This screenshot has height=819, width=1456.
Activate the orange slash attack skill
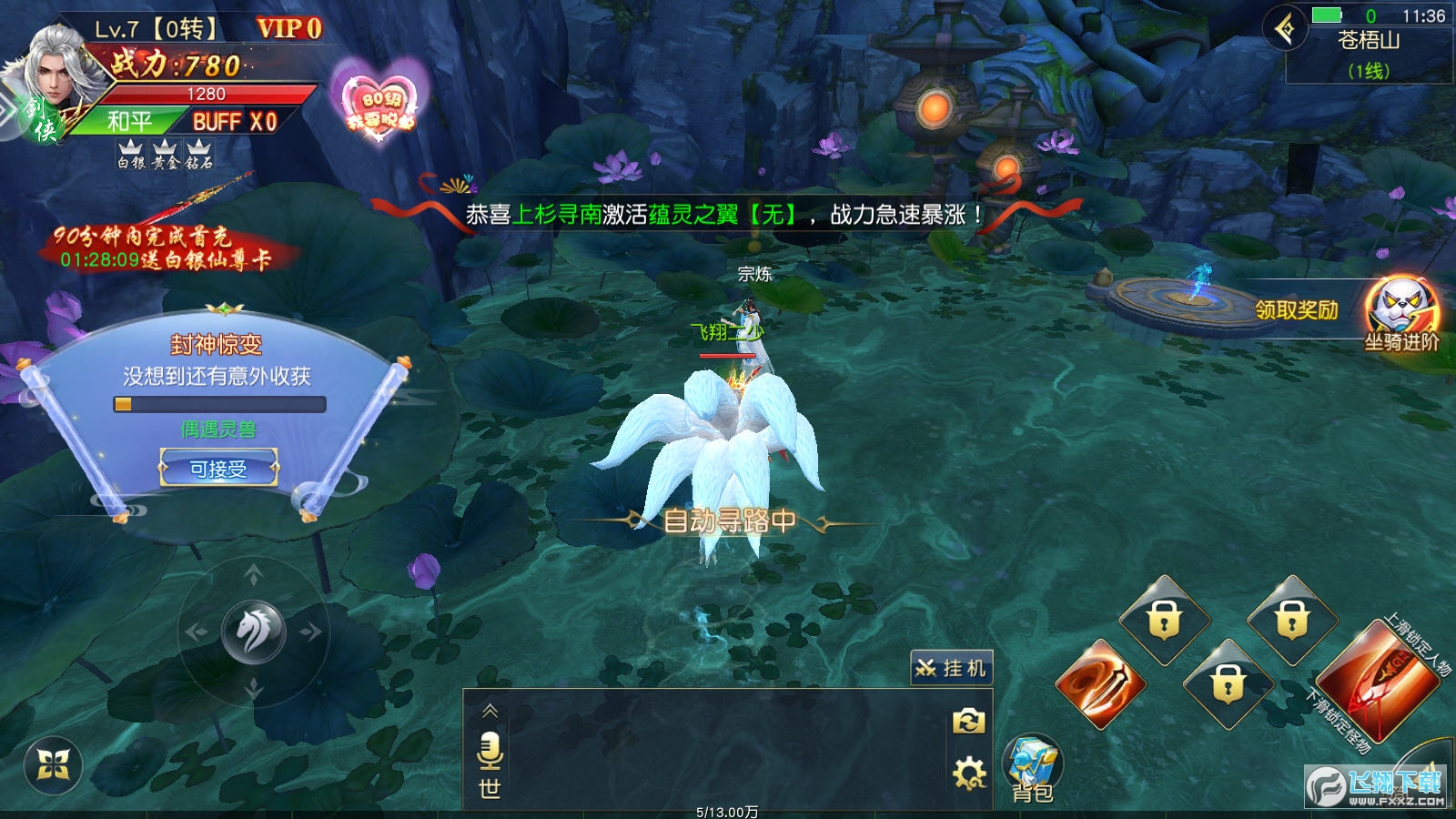(1099, 684)
